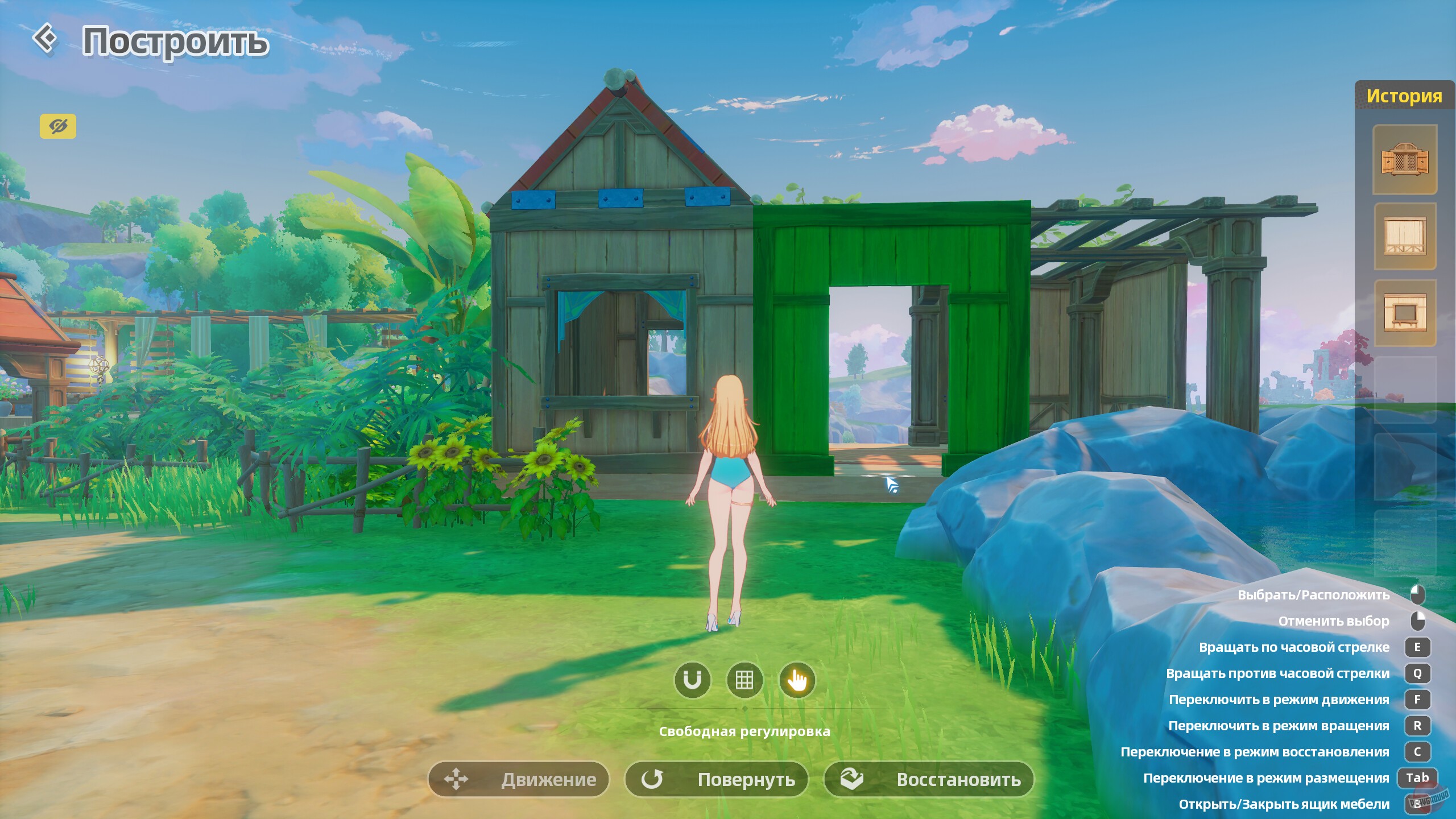Screen dimensions: 1456x819
Task: Select the magnet snapping icon
Action: point(692,680)
